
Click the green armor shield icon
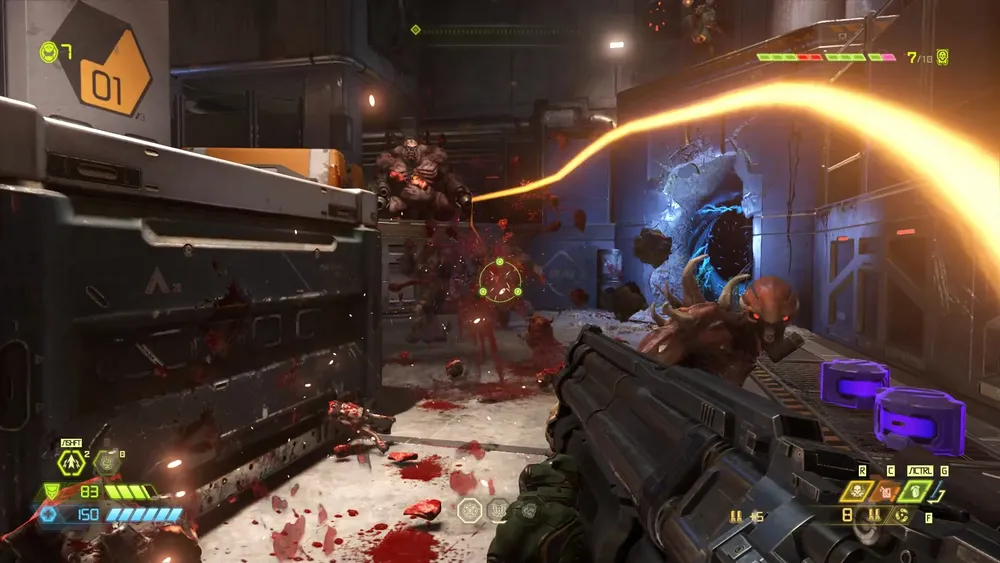coord(51,492)
